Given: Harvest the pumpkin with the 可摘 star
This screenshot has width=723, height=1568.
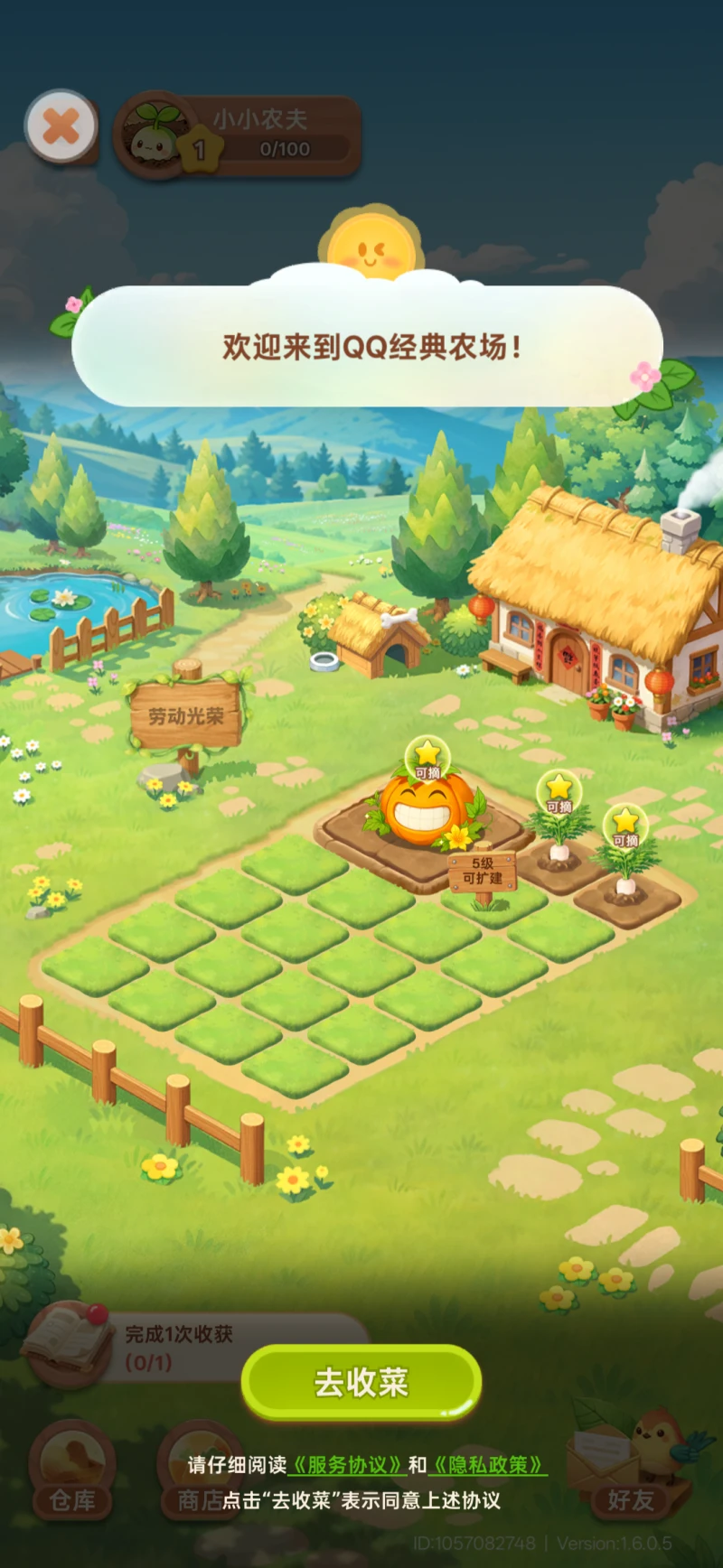Looking at the screenshot, I should (427, 804).
